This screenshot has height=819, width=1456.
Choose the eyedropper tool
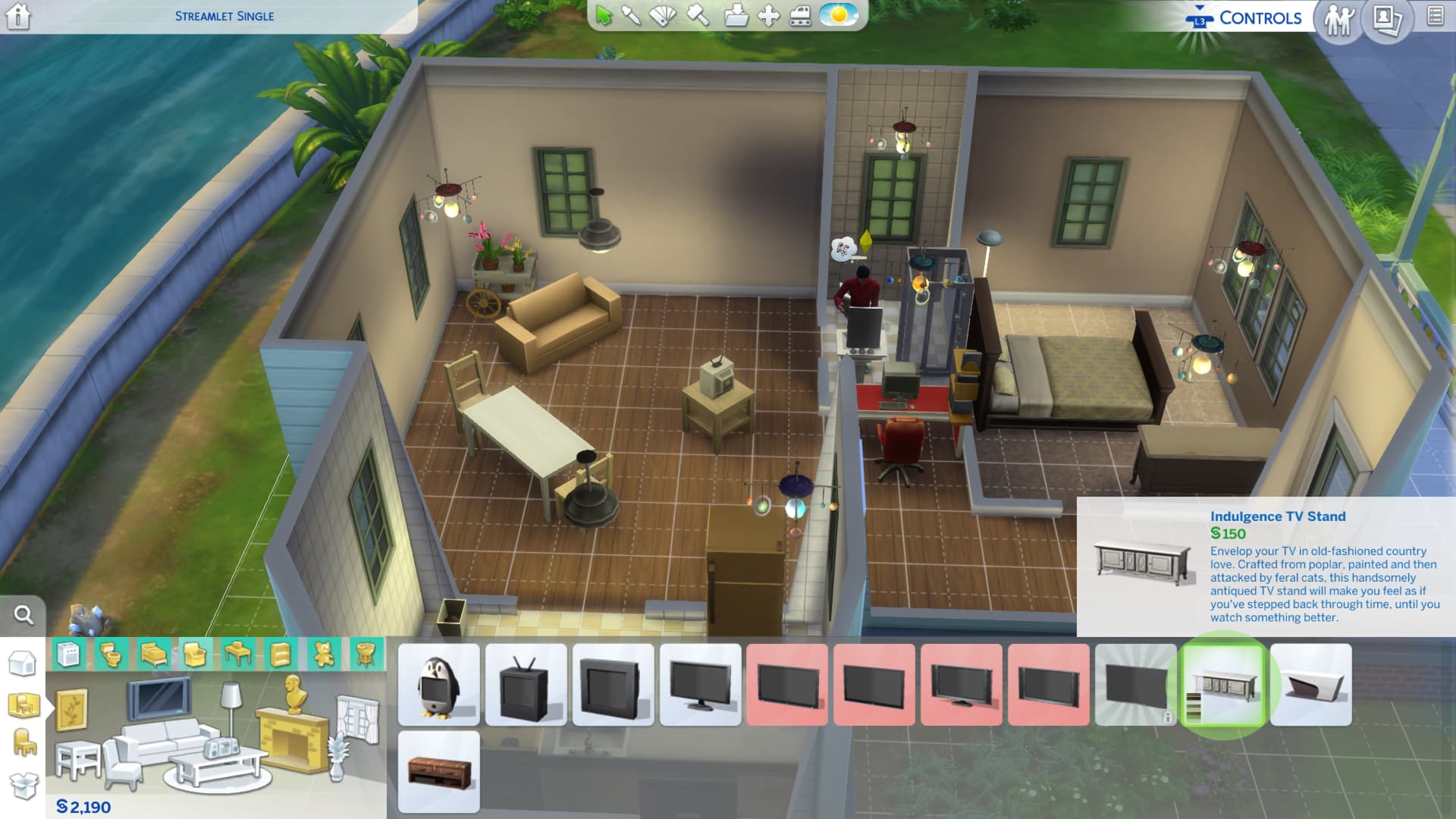[631, 15]
